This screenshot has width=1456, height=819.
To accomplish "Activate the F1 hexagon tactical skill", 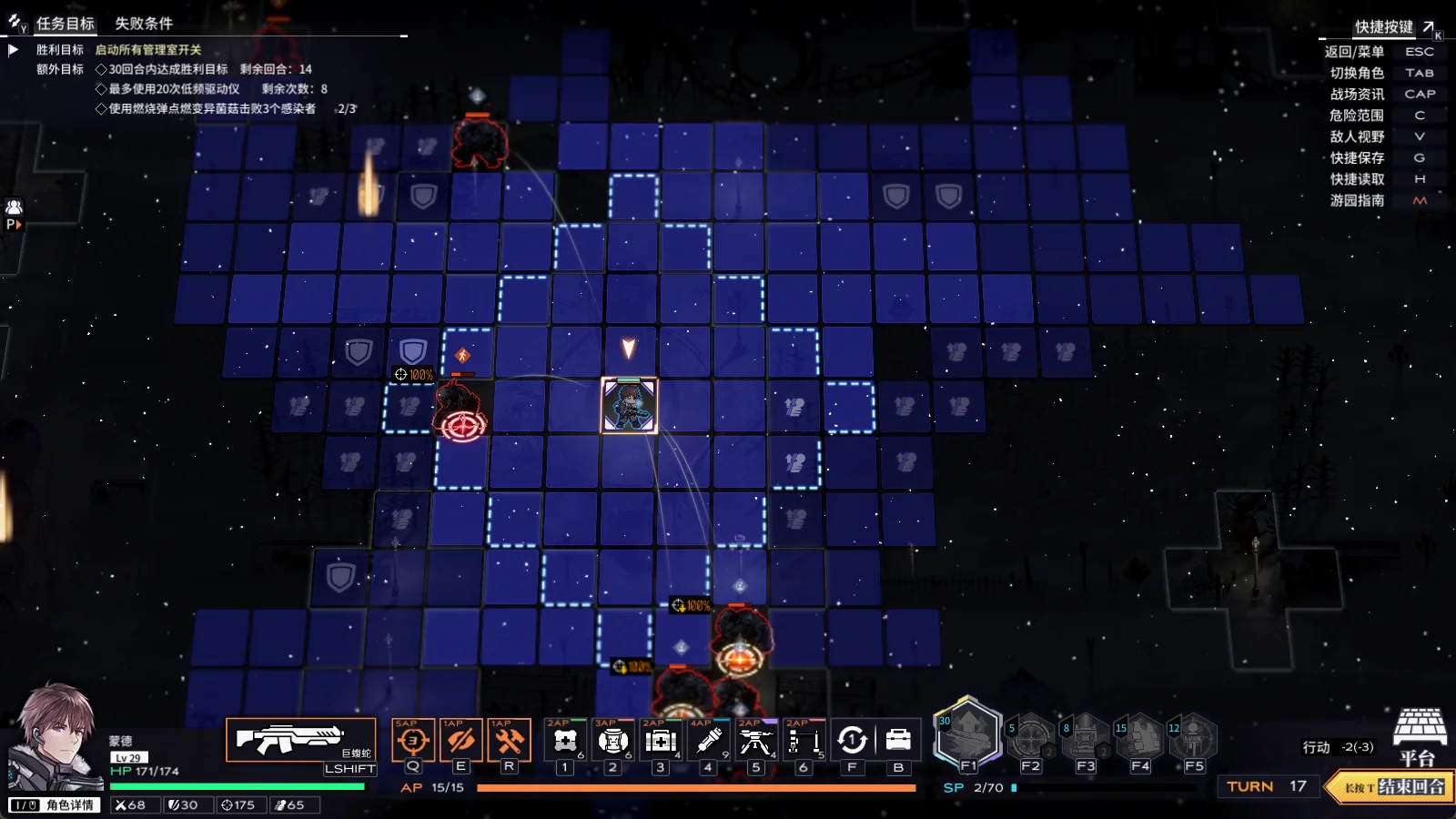I will (x=967, y=735).
